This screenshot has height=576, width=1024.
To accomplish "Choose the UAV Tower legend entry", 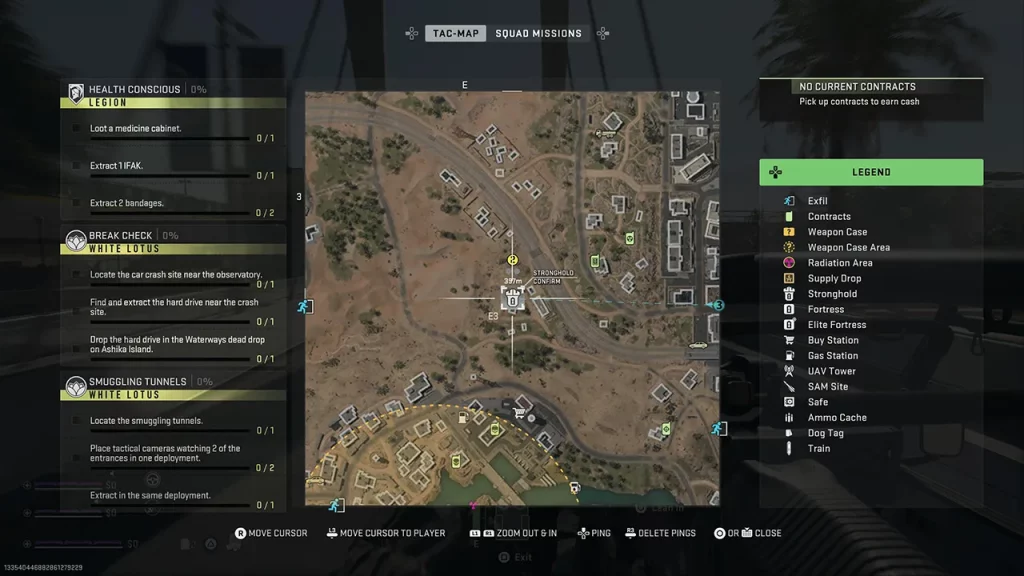I will [831, 371].
